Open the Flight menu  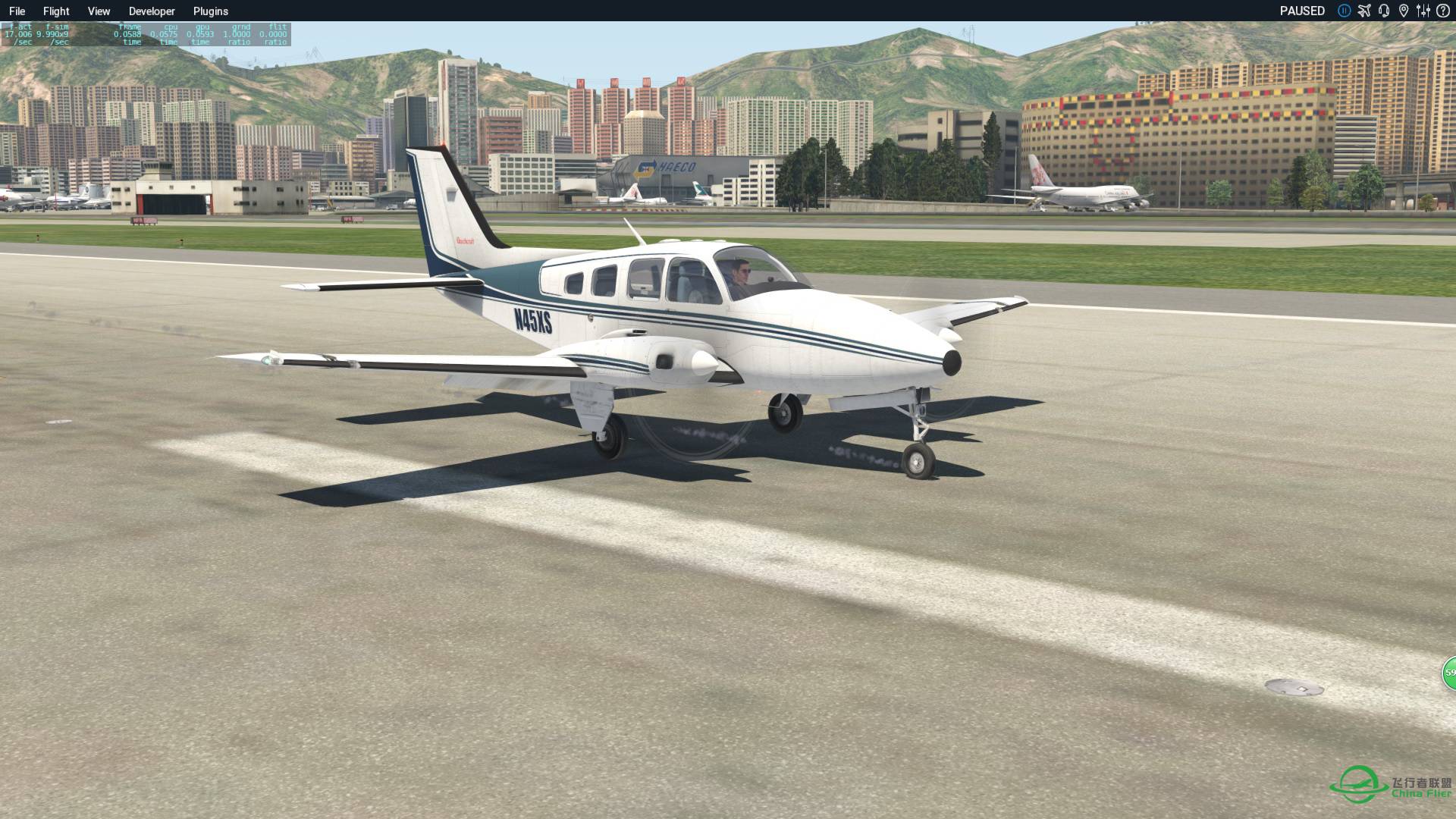(x=55, y=11)
